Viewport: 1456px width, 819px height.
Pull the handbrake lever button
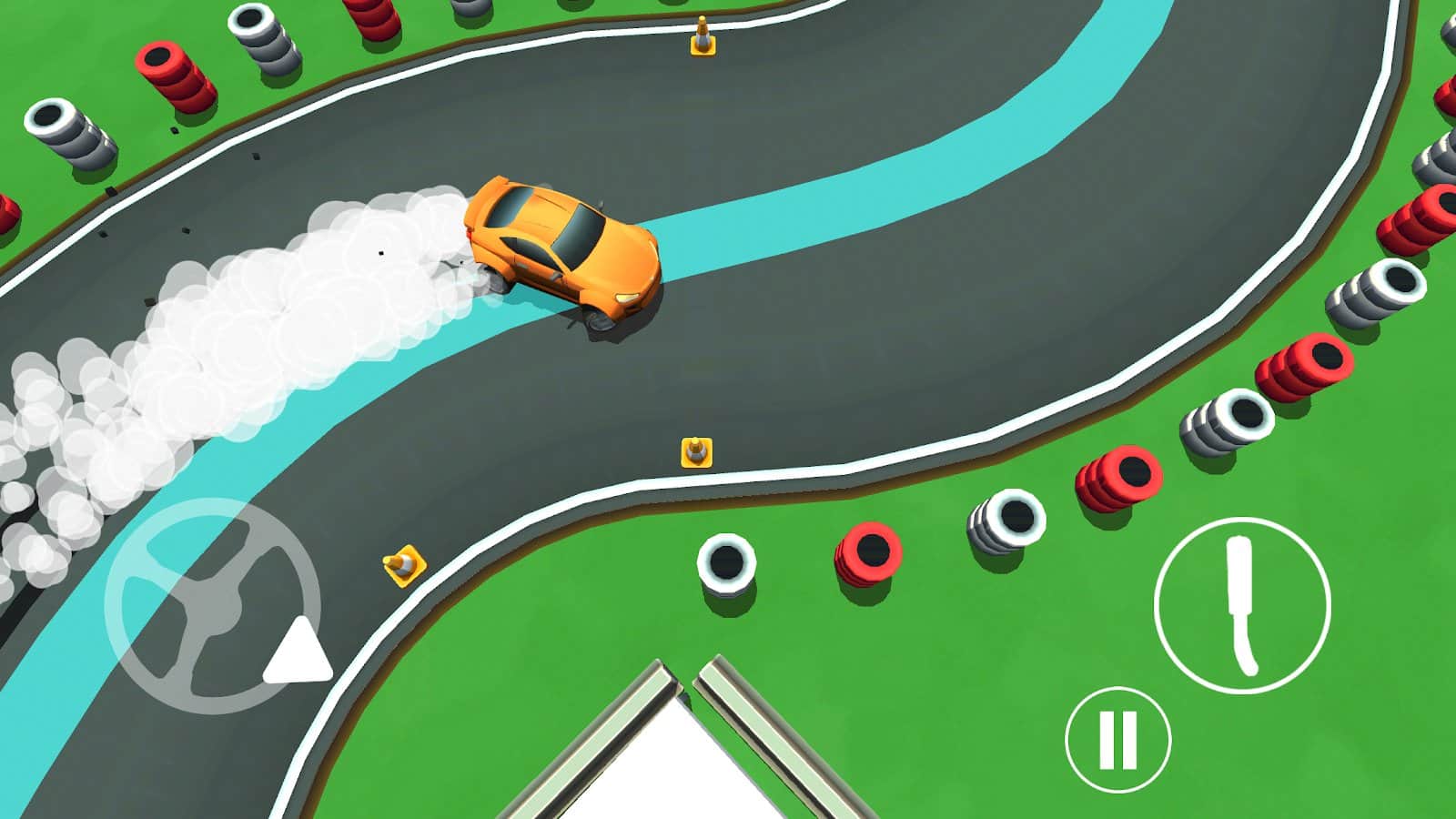click(1242, 606)
